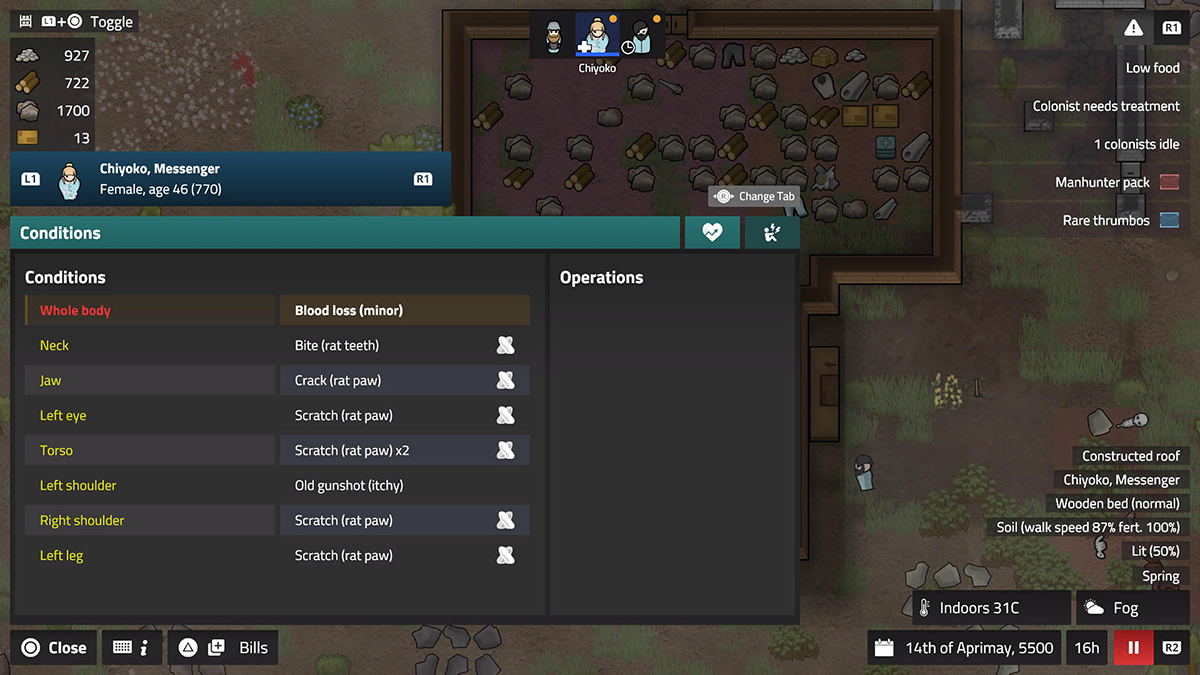The image size is (1200, 675).
Task: Show the Rare thrumbos notification
Action: 1120,220
